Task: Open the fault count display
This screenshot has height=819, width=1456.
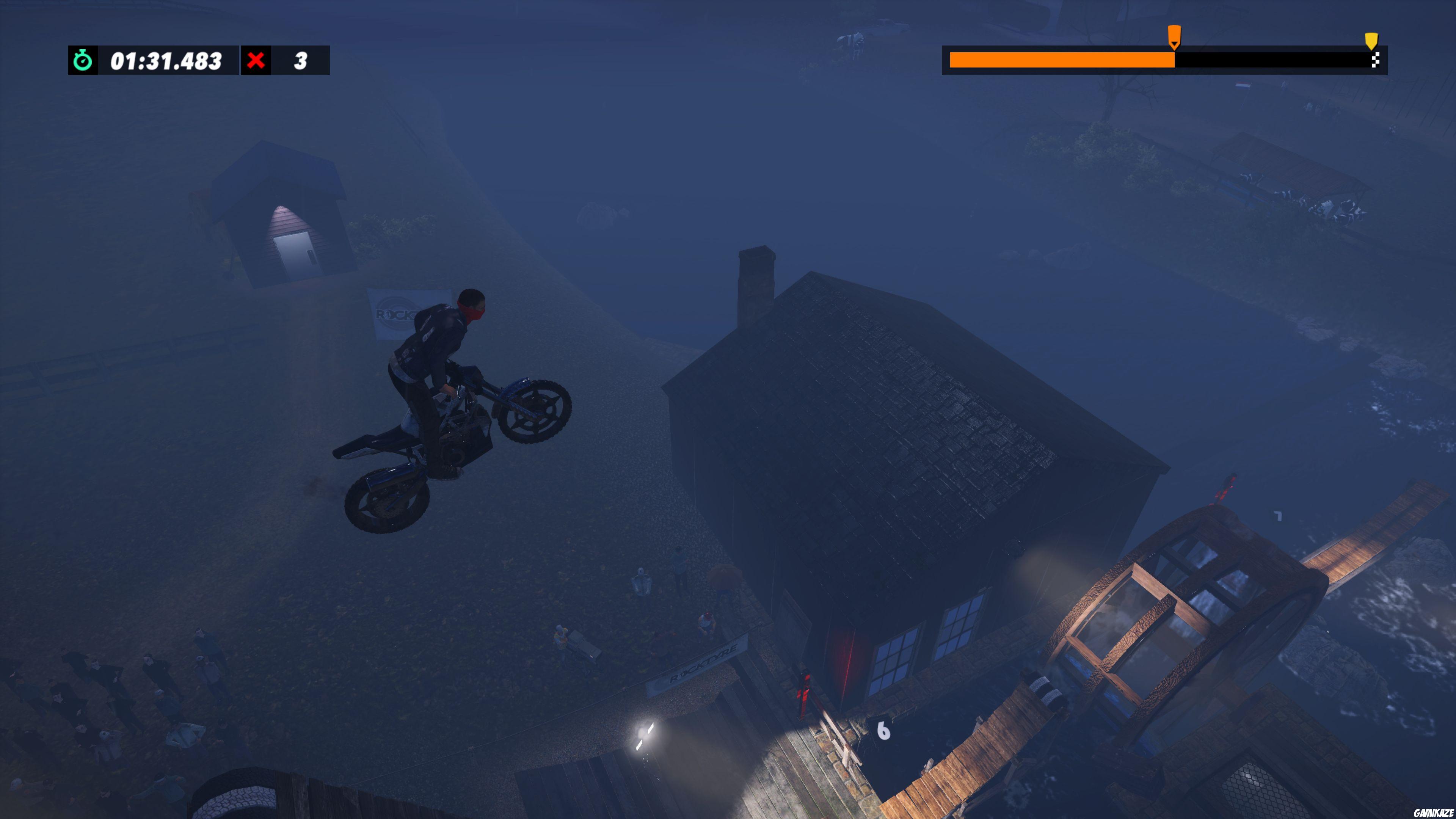Action: point(300,61)
